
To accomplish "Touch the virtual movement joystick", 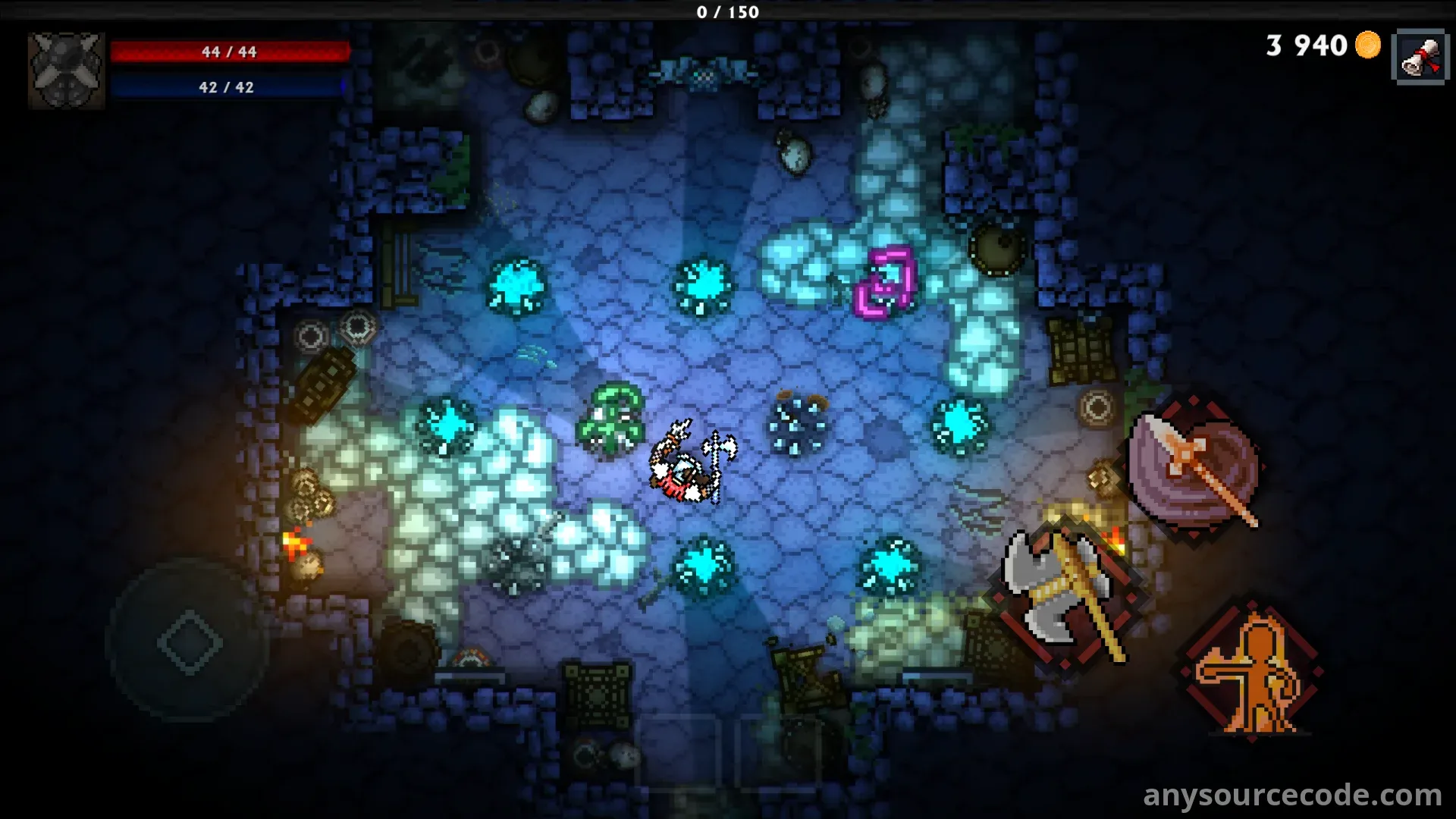I will point(189,642).
